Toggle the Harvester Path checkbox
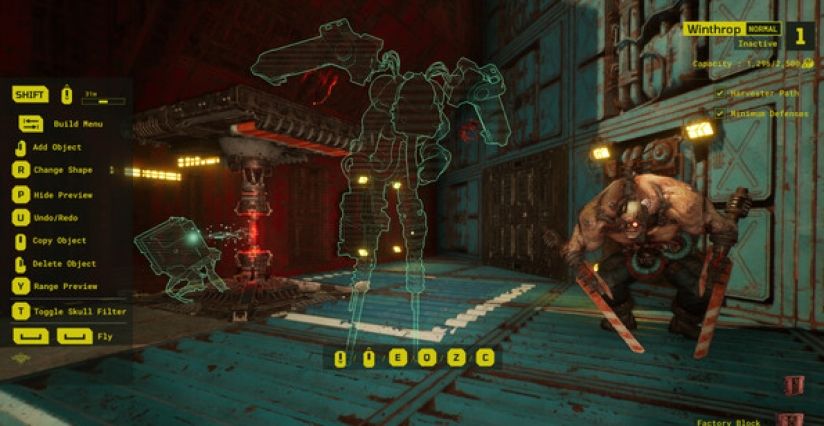The height and width of the screenshot is (426, 824). coord(720,94)
